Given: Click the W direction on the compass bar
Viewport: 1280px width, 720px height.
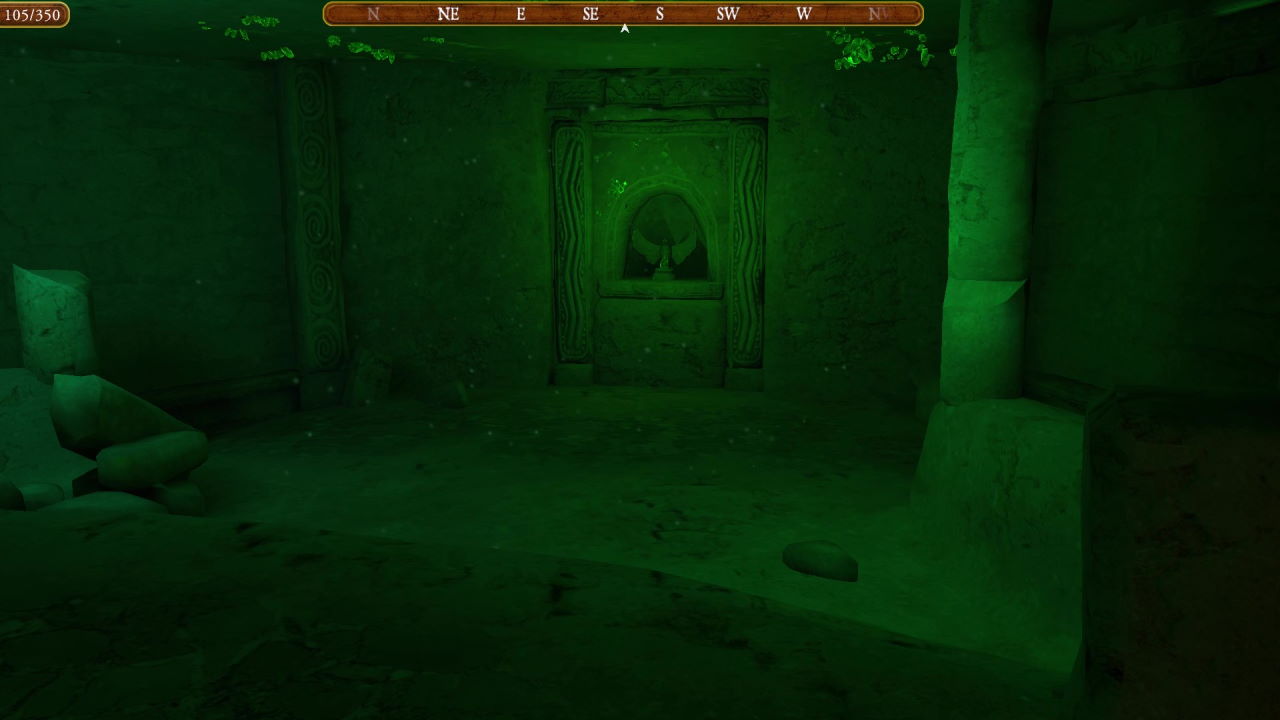Looking at the screenshot, I should [x=803, y=14].
